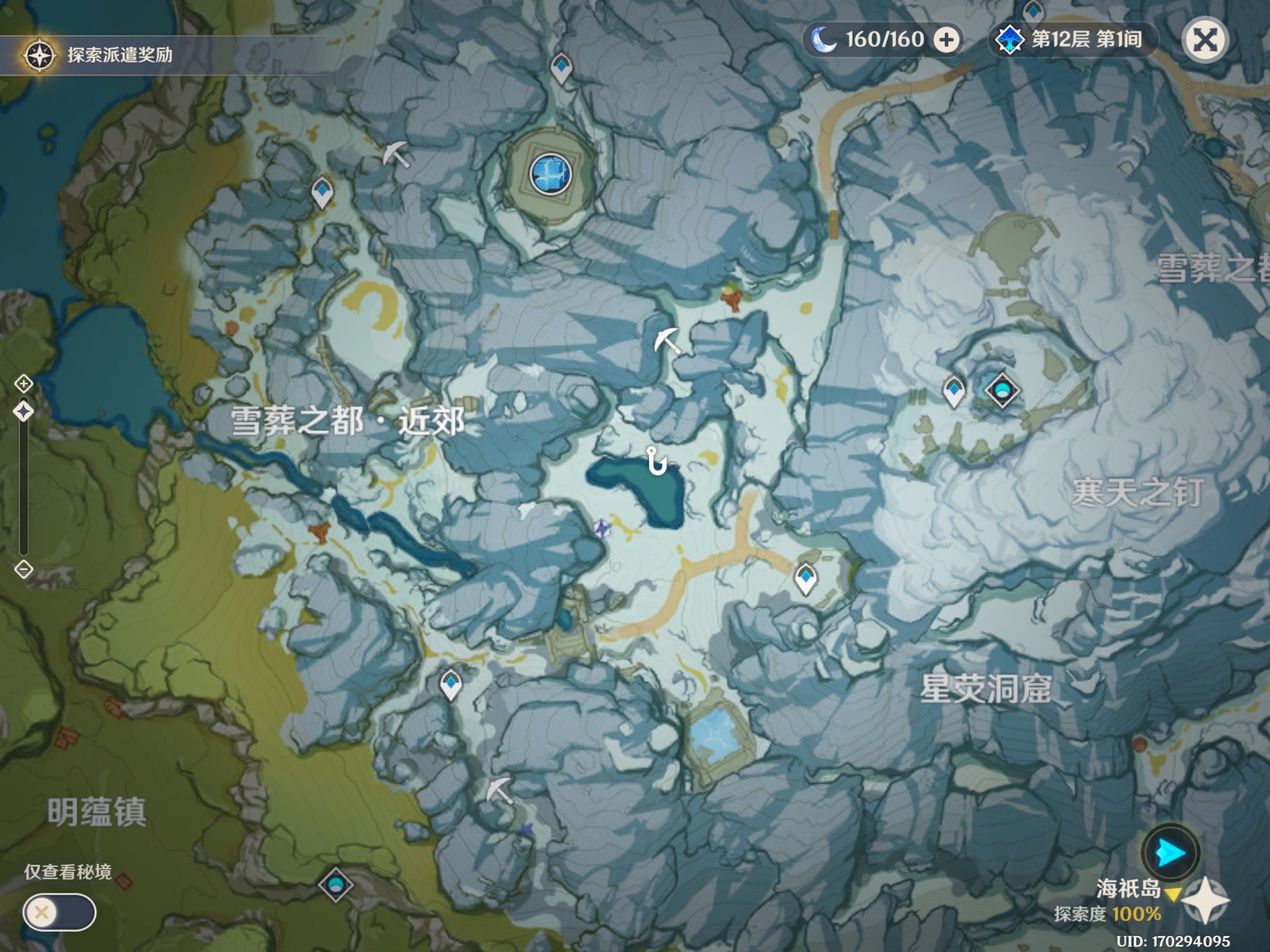Open the 海祇岛 region selector

(1130, 889)
